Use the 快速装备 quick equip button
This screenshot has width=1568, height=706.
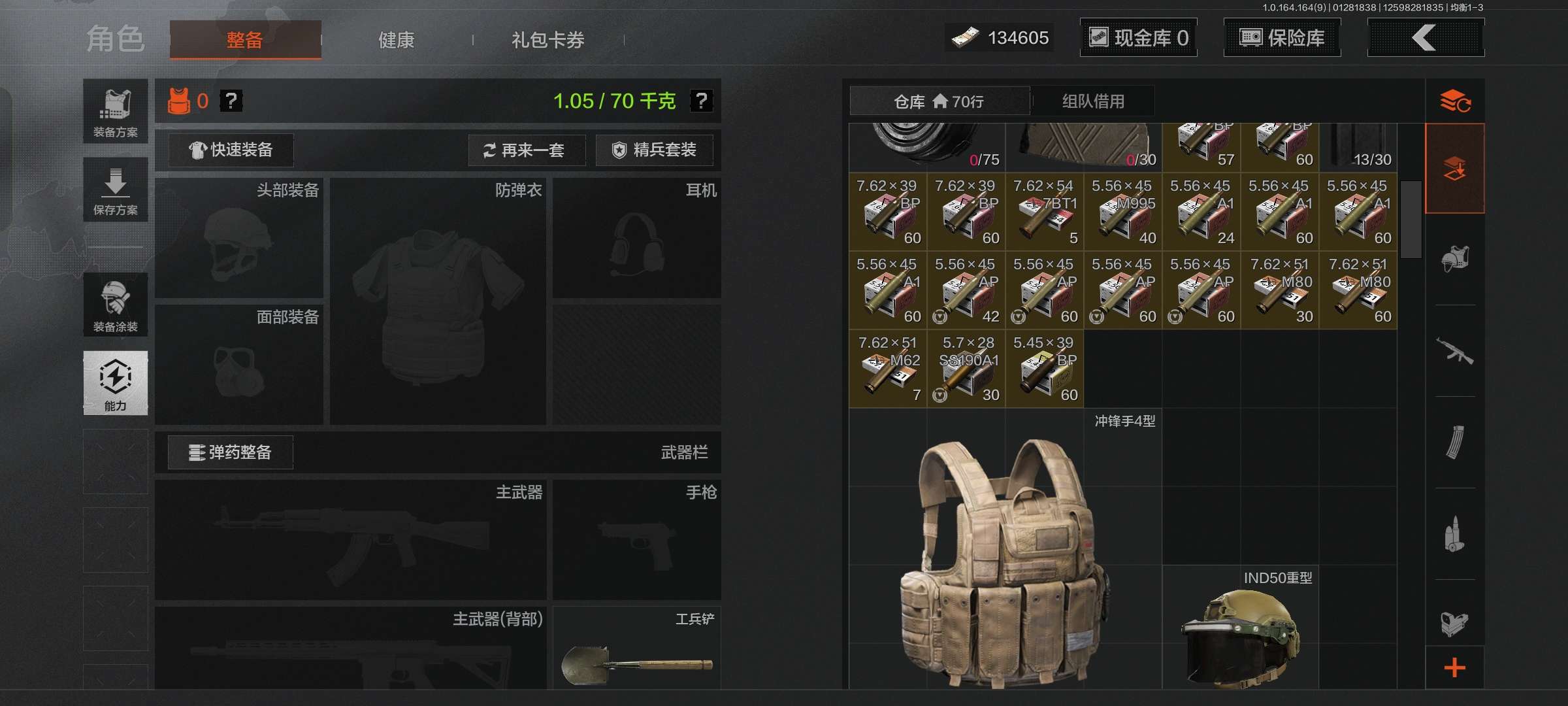(x=231, y=150)
